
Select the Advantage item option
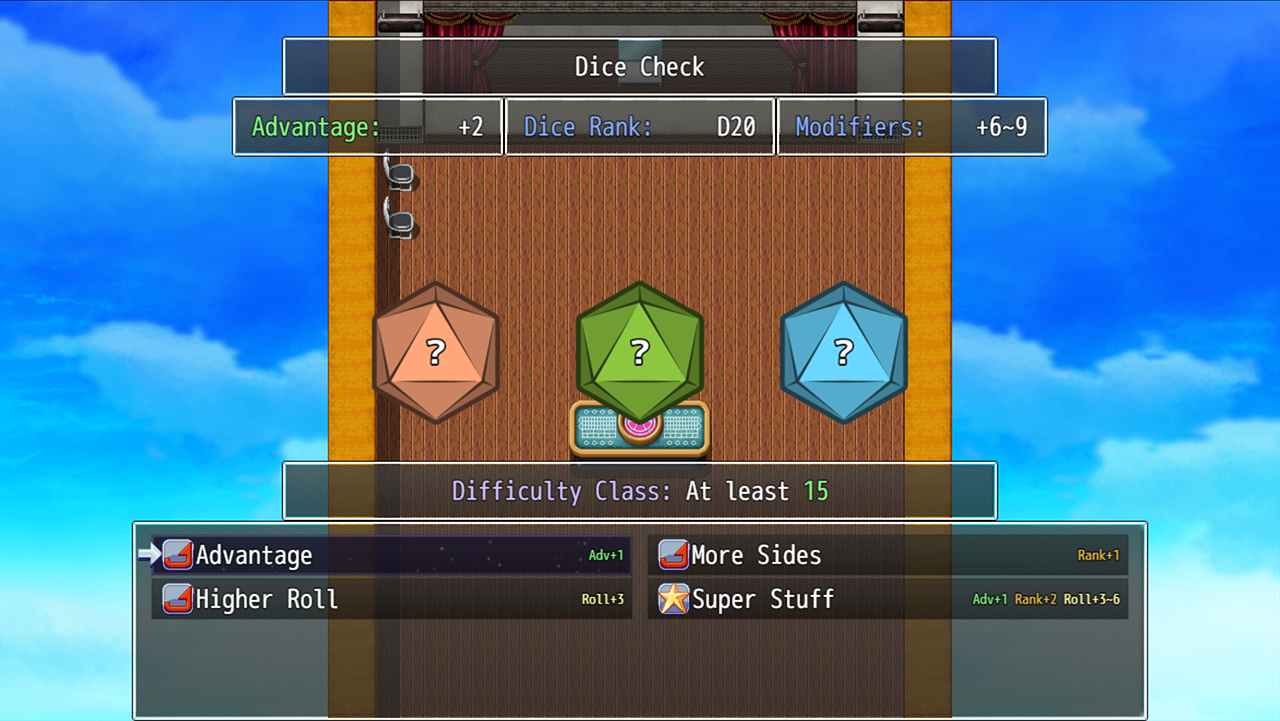point(390,555)
